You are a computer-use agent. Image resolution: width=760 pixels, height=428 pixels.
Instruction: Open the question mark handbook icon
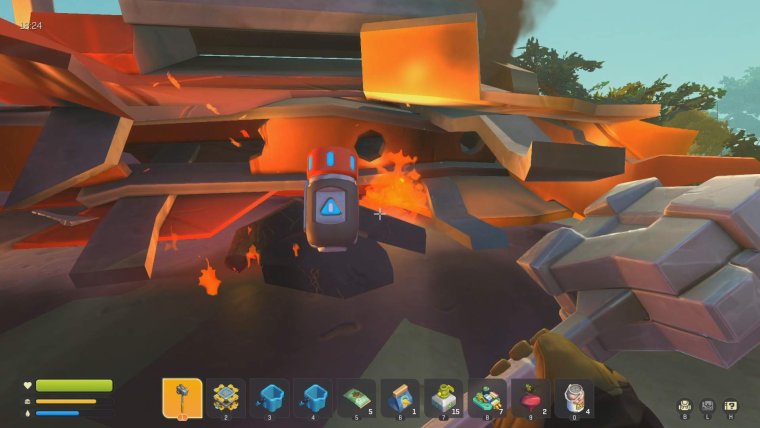click(x=730, y=405)
